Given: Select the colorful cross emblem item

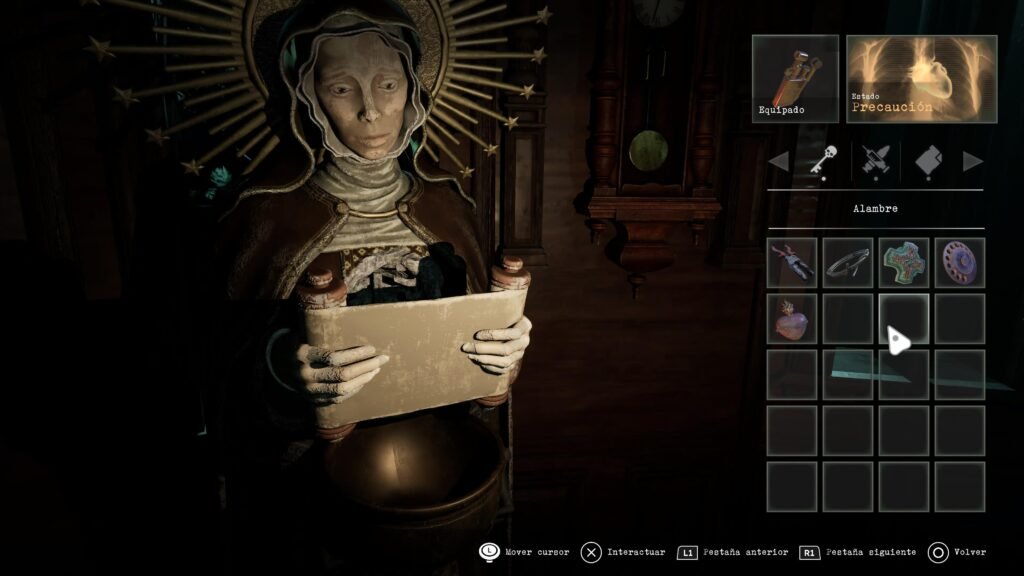Looking at the screenshot, I should (903, 262).
